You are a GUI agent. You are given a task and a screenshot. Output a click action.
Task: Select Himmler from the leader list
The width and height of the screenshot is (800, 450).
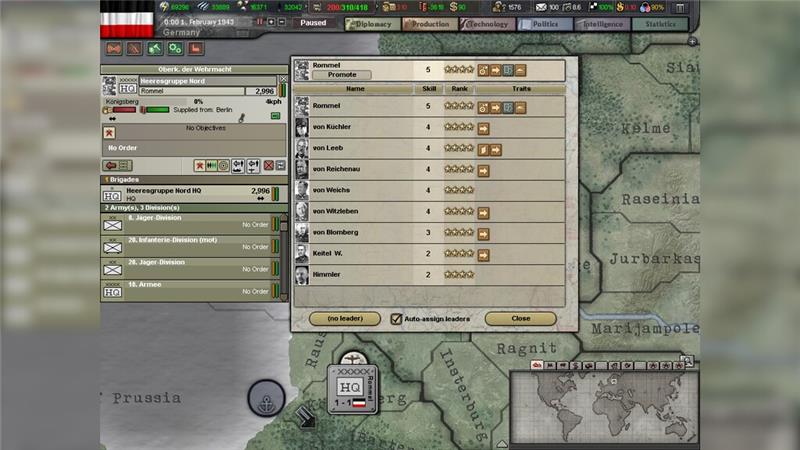[x=326, y=274]
